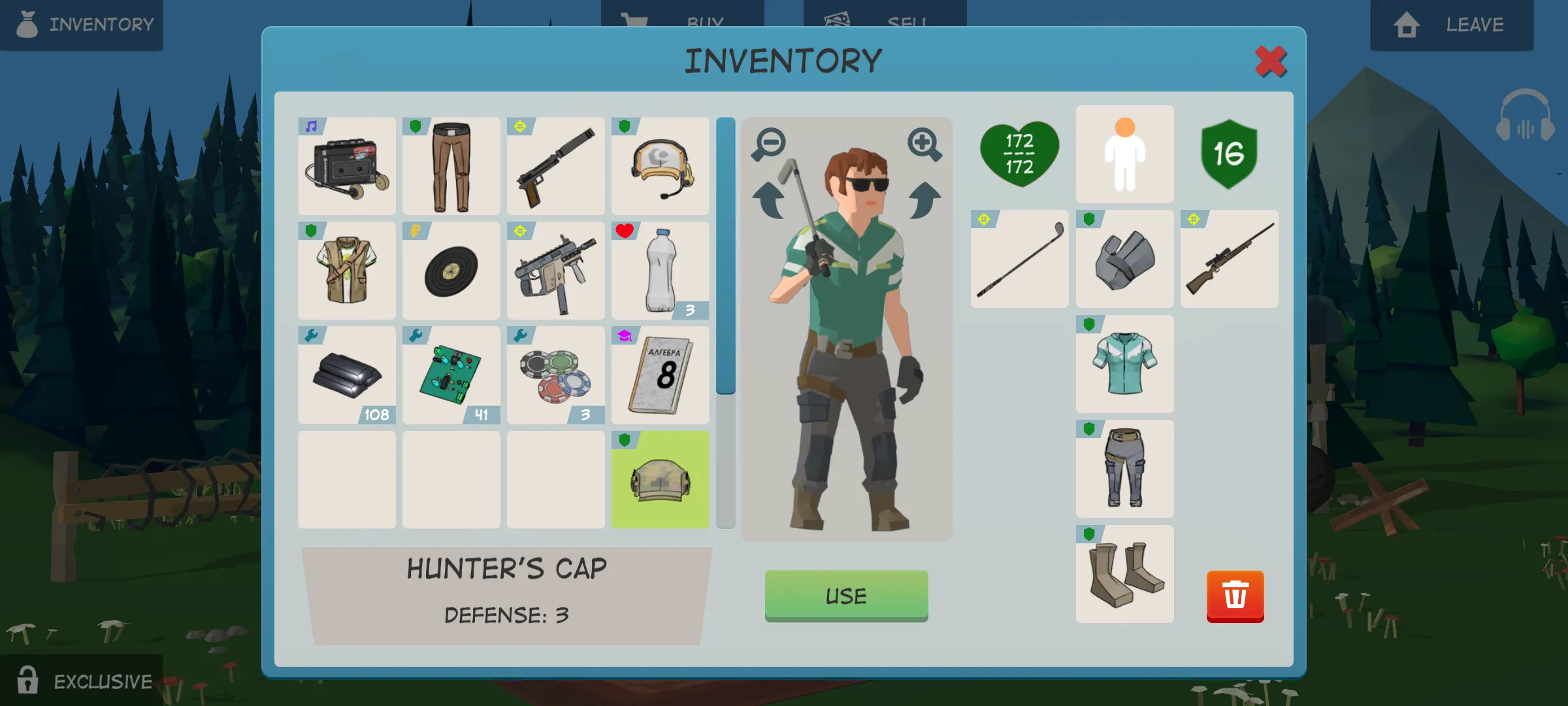Pick the water bottle stack
The image size is (1568, 706).
(660, 271)
